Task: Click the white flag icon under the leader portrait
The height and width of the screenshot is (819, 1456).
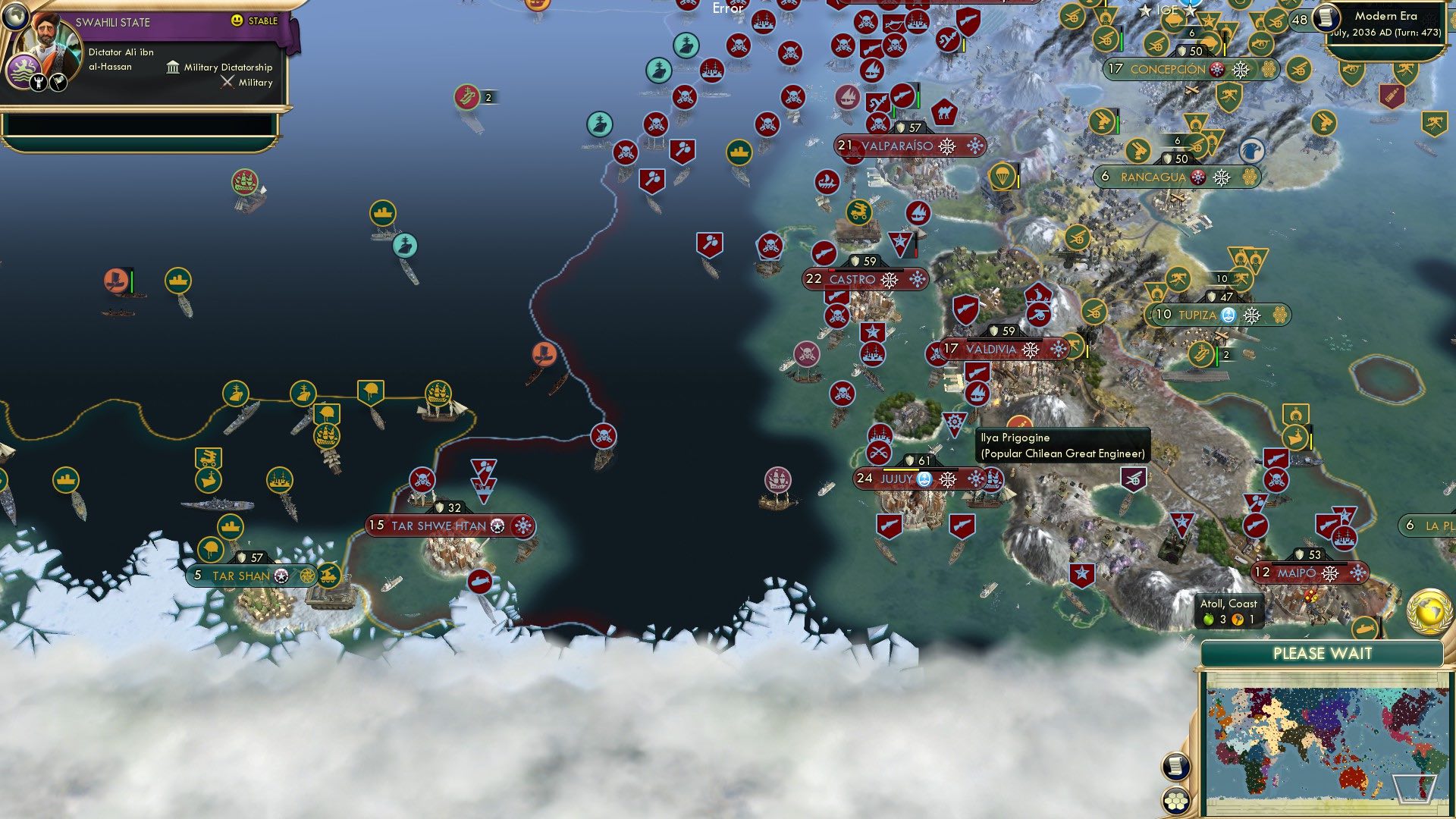Action: [x=58, y=82]
